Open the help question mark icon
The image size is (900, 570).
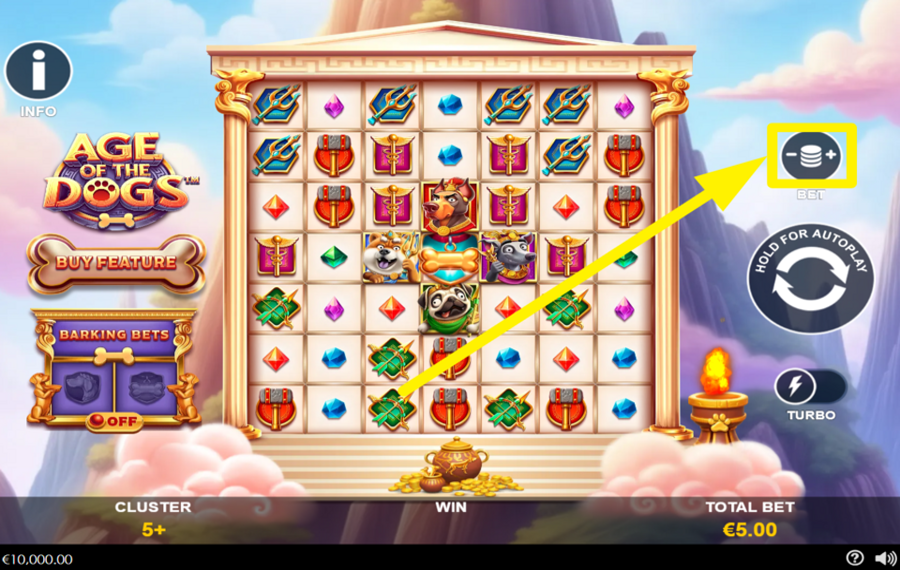tap(855, 558)
